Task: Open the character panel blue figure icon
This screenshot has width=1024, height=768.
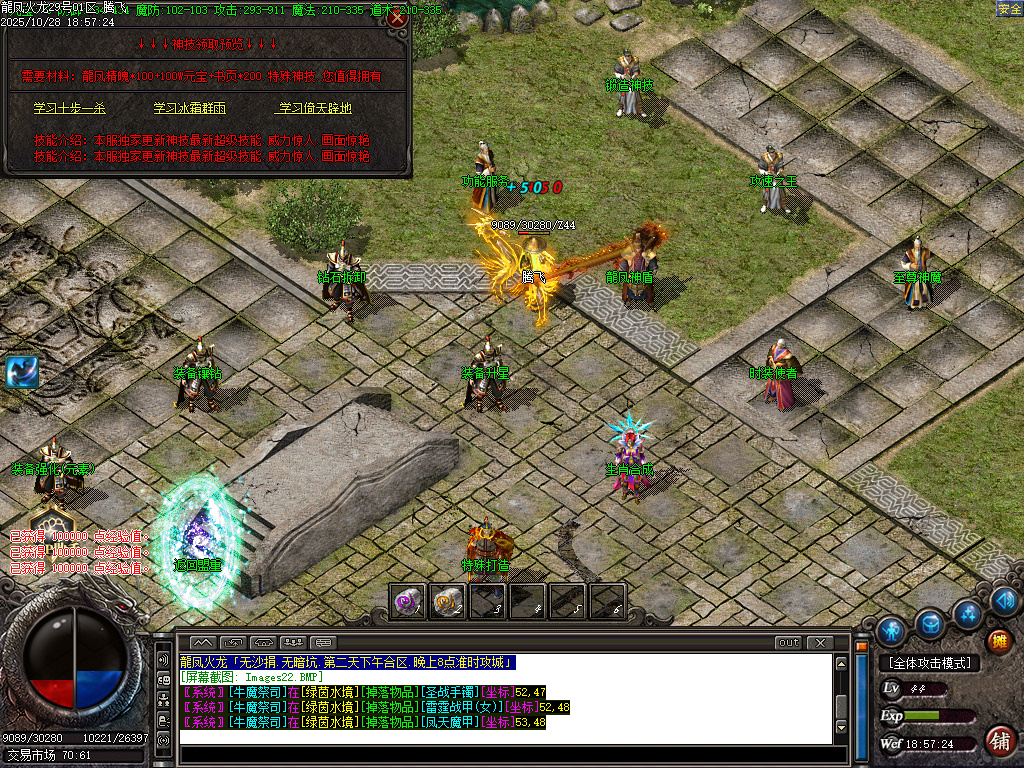Action: [x=891, y=631]
